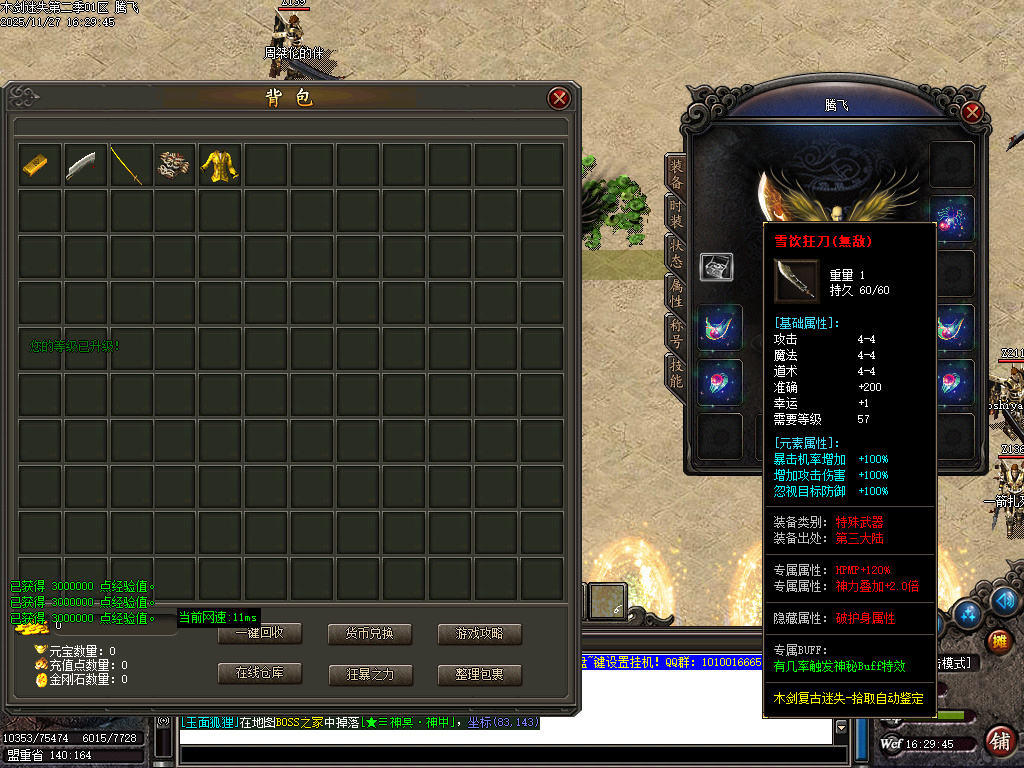Image resolution: width=1024 pixels, height=768 pixels.
Task: Open the 游戏攻略 game guide
Action: pos(479,634)
